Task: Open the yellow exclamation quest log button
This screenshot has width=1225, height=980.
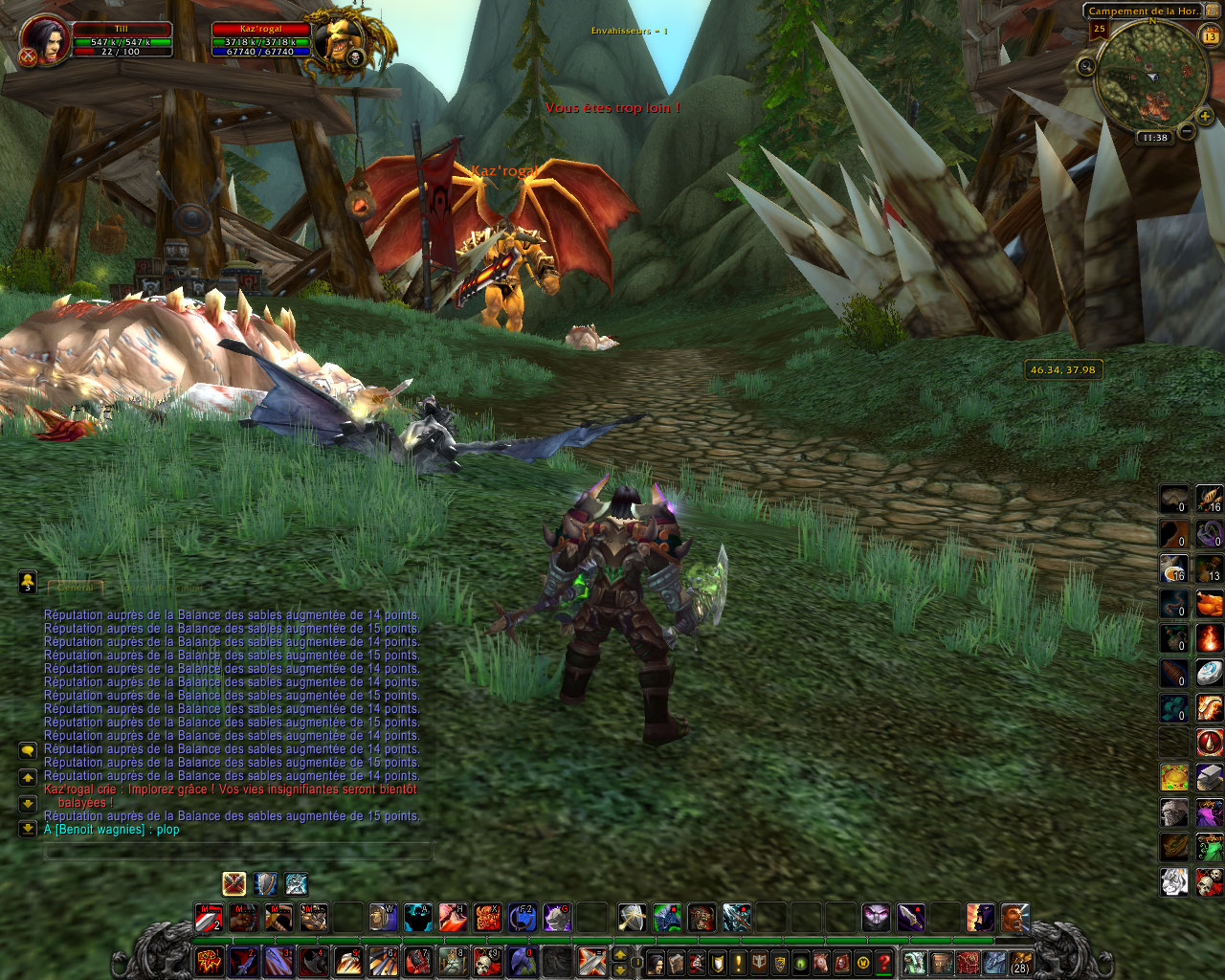Action: coord(738,962)
